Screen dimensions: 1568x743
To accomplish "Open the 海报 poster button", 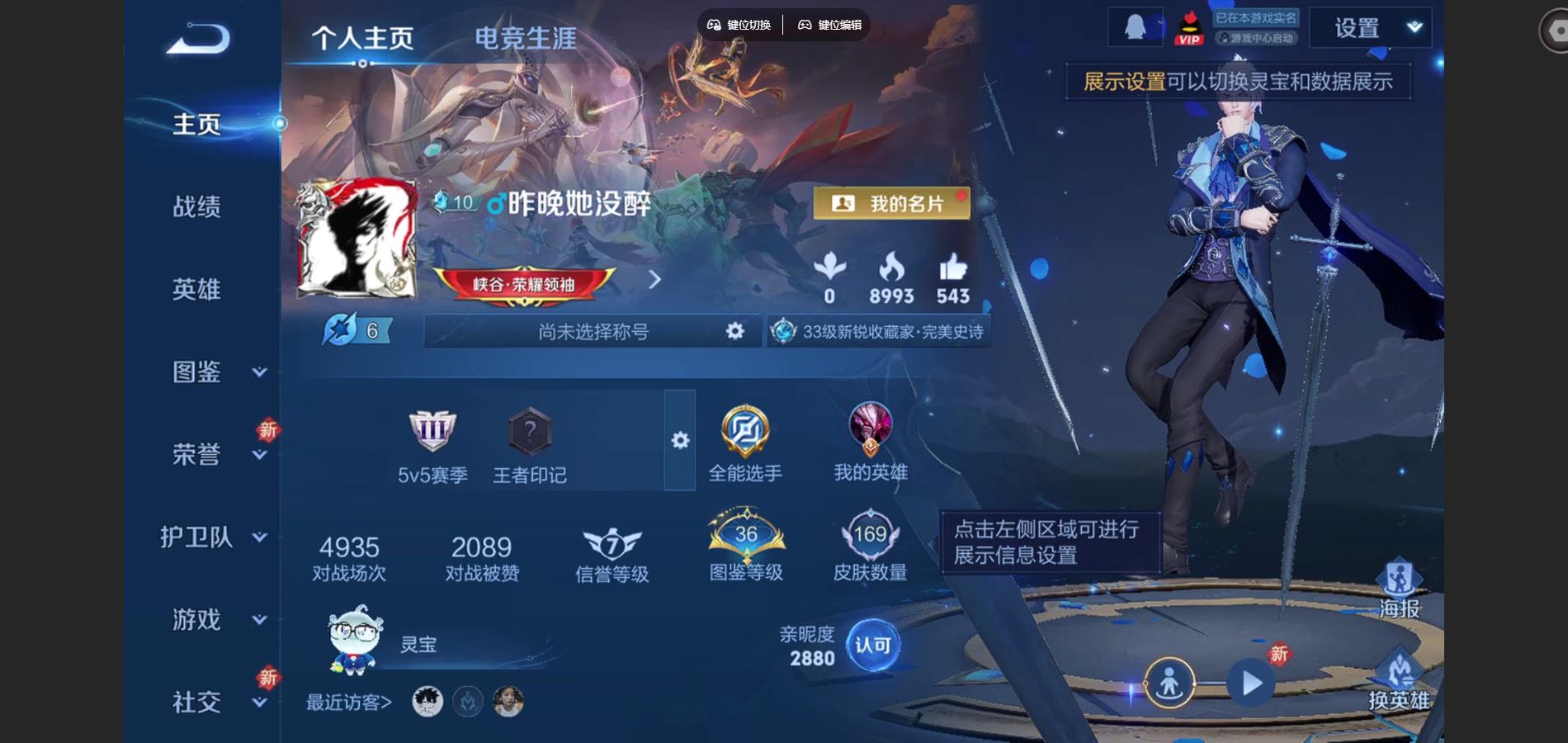I will 1399,589.
